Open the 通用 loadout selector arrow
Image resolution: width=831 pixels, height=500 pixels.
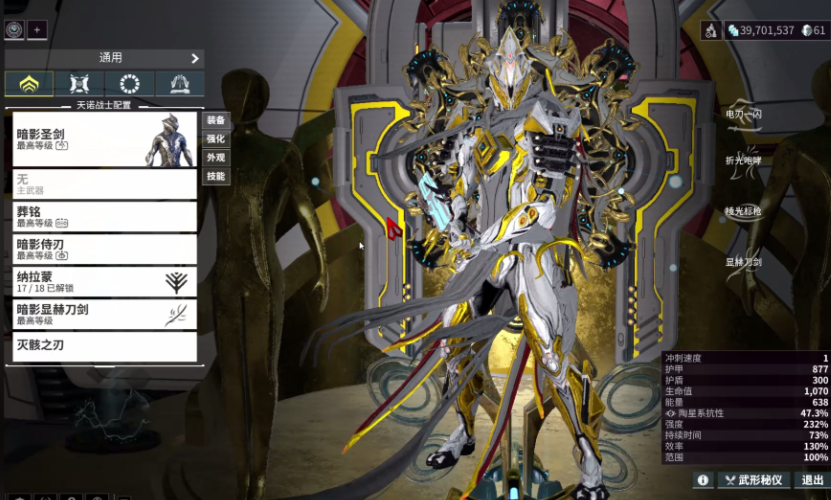coord(195,59)
